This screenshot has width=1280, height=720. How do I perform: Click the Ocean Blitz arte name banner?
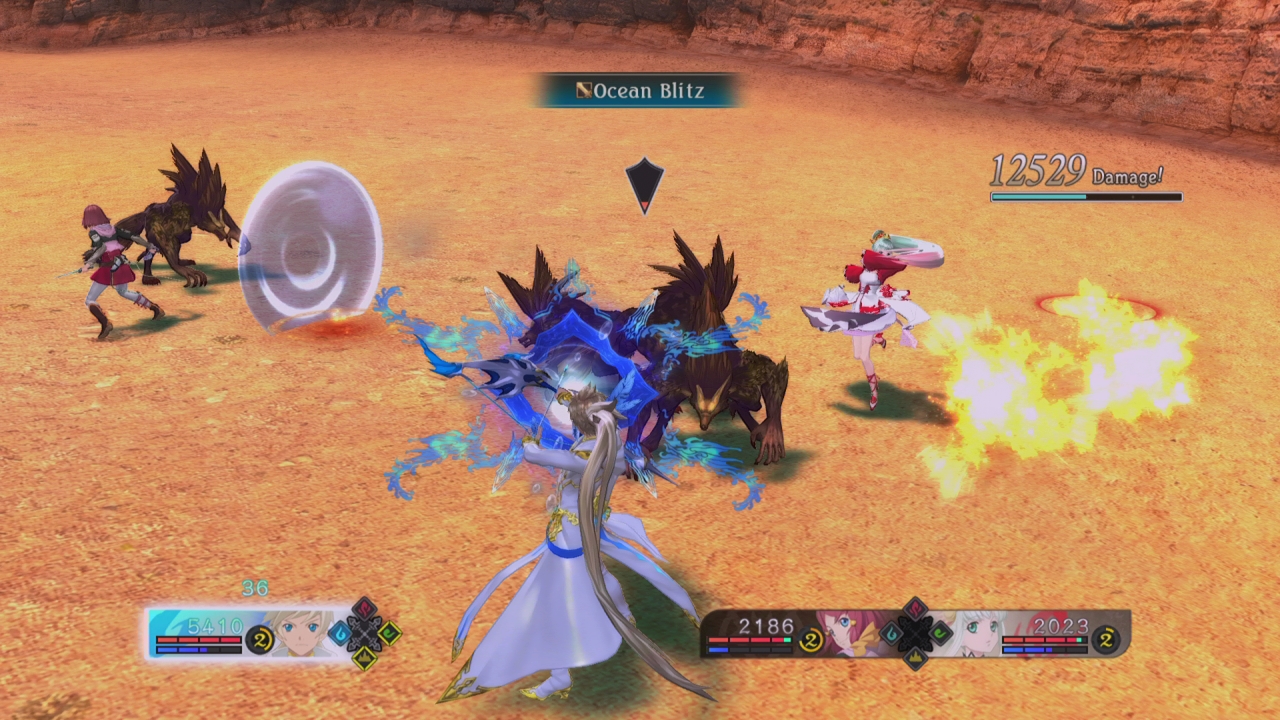[x=639, y=91]
